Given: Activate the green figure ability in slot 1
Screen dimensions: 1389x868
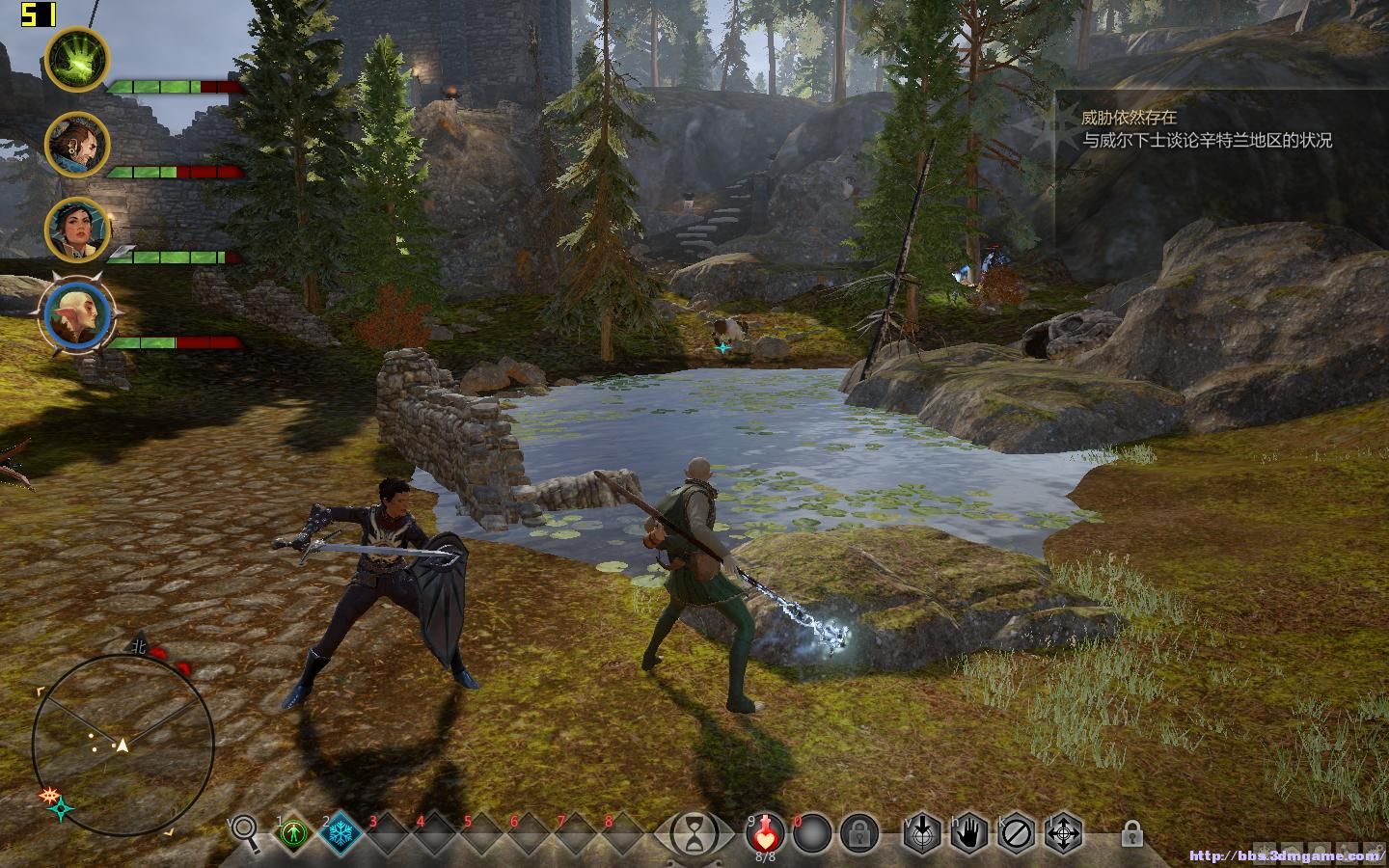Looking at the screenshot, I should click(x=294, y=832).
